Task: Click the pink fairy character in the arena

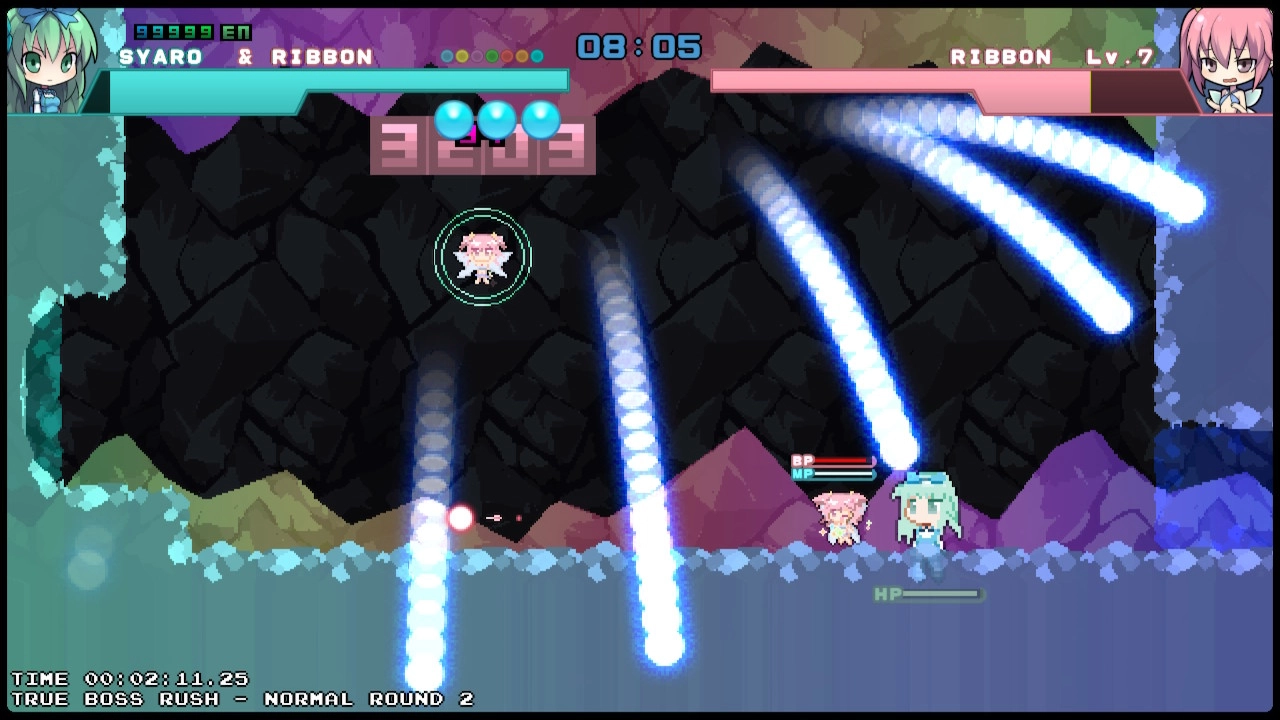Action: click(484, 258)
